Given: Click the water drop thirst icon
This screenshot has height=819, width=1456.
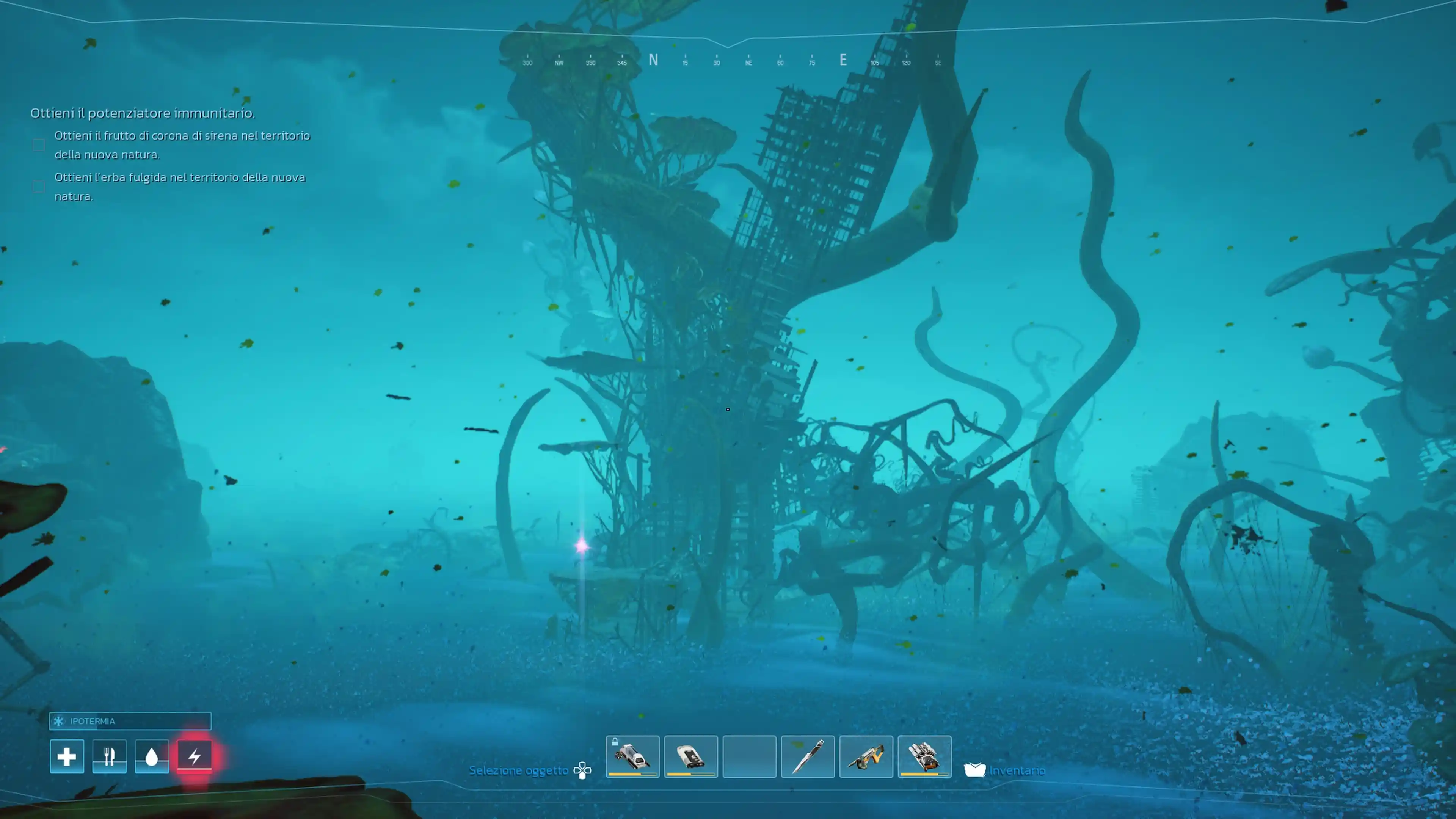Looking at the screenshot, I should click(x=152, y=756).
